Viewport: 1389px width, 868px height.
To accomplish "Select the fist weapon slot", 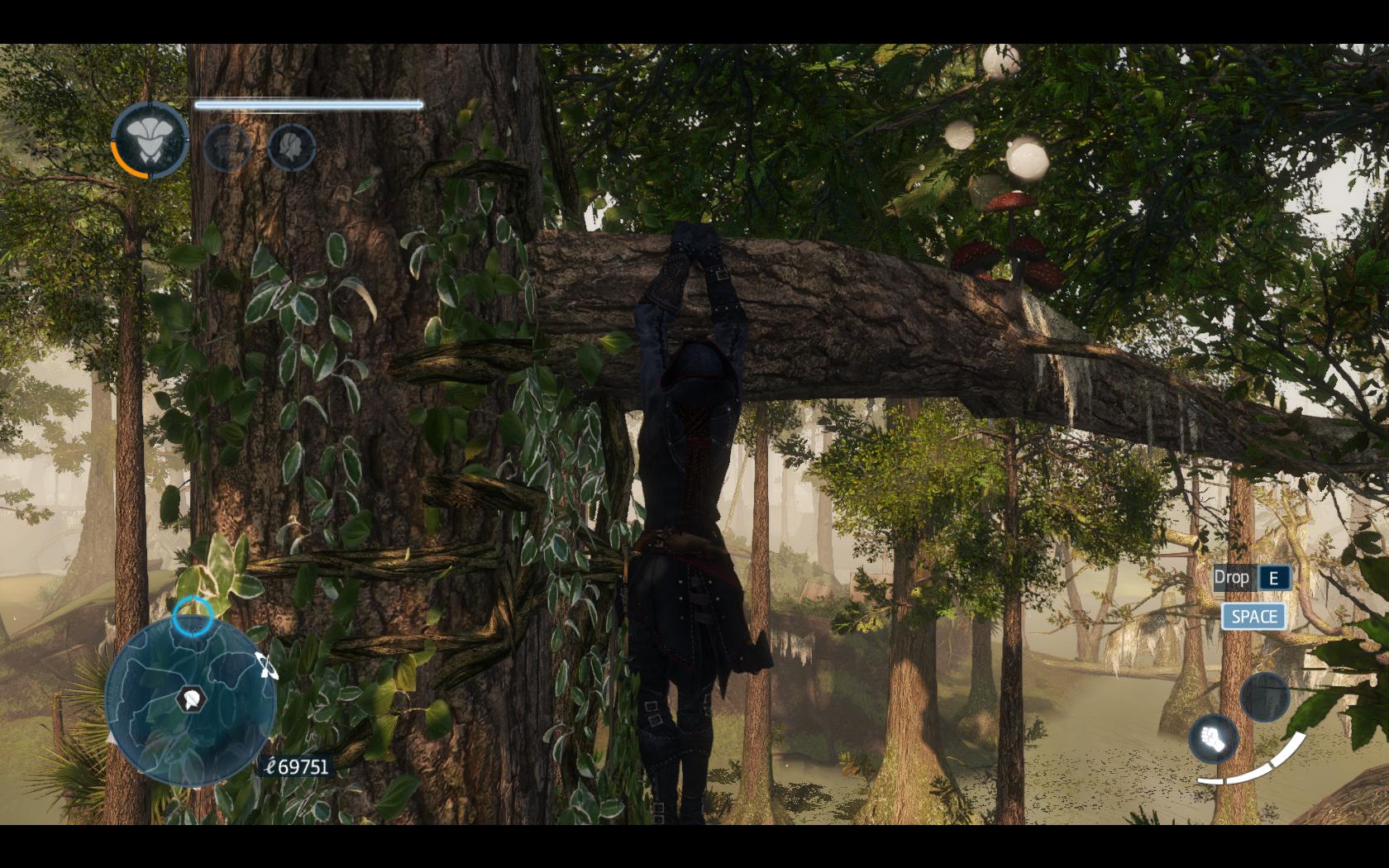I will pyautogui.click(x=1214, y=737).
